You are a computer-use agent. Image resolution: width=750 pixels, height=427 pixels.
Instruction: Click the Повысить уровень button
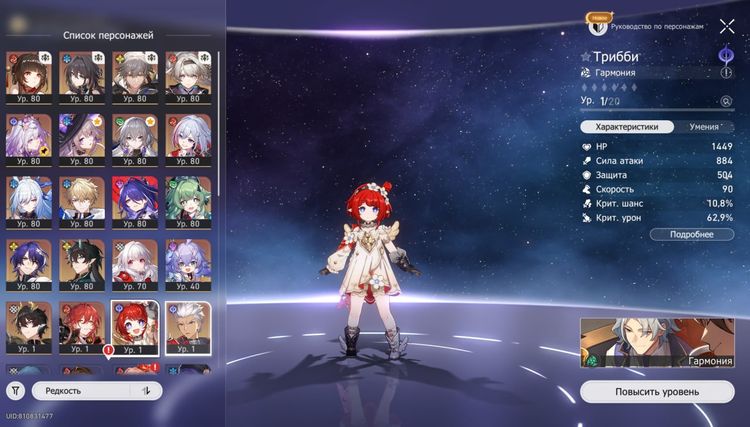(x=657, y=391)
